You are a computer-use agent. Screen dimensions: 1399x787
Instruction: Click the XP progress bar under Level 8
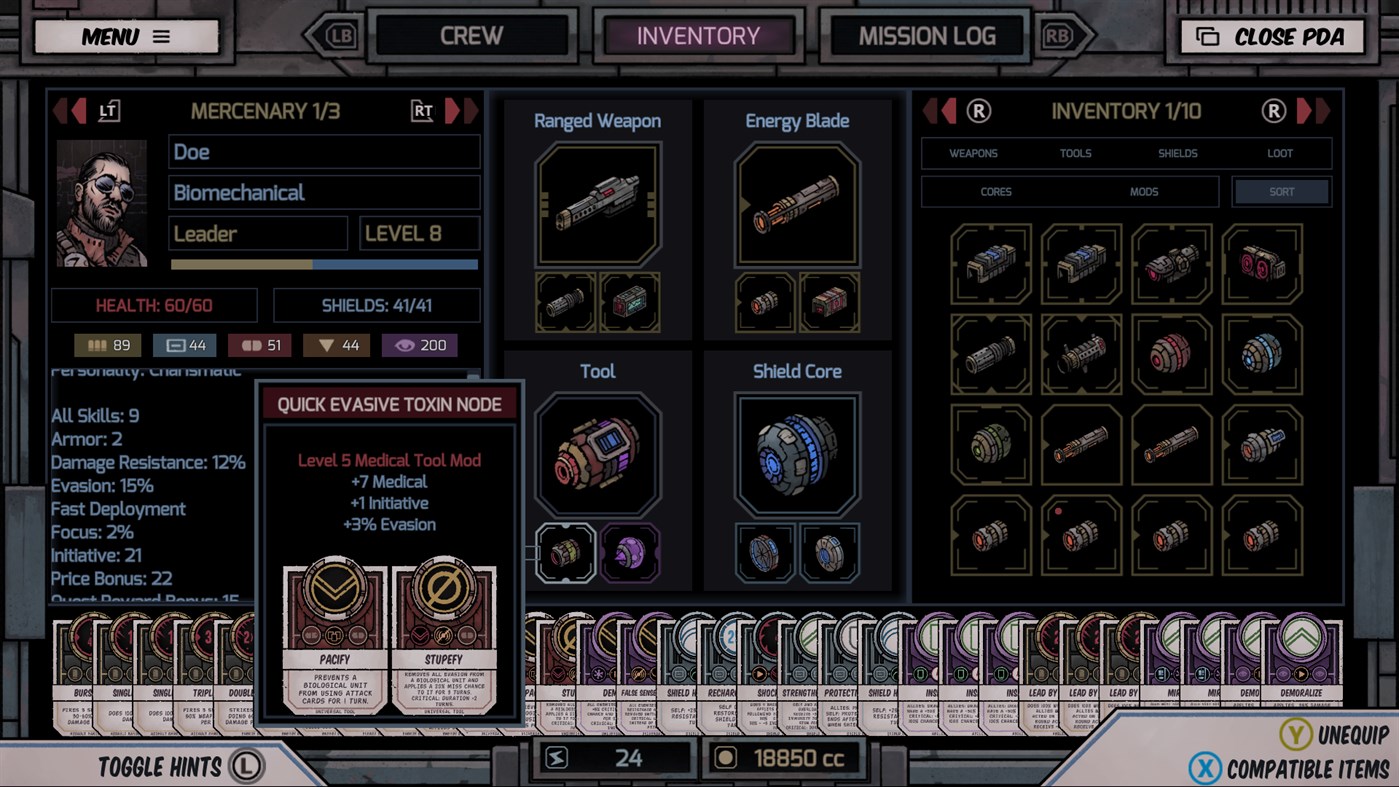(x=323, y=262)
